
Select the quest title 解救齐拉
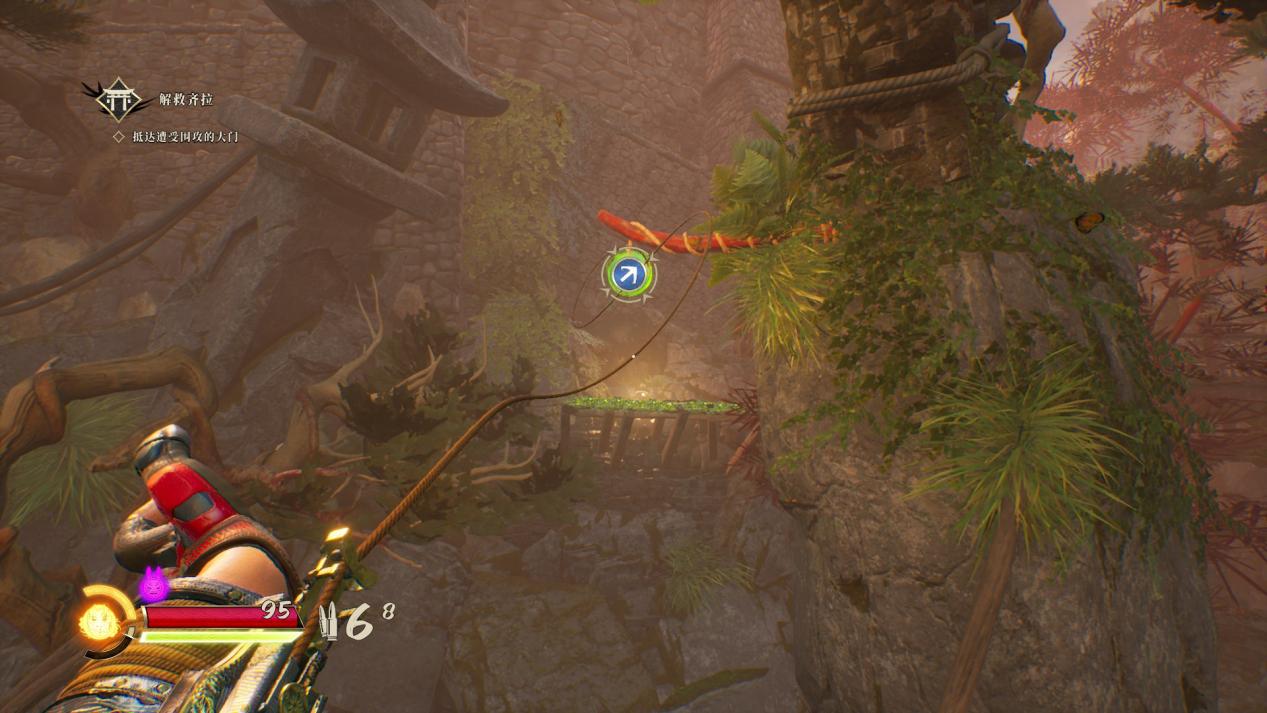(x=186, y=100)
